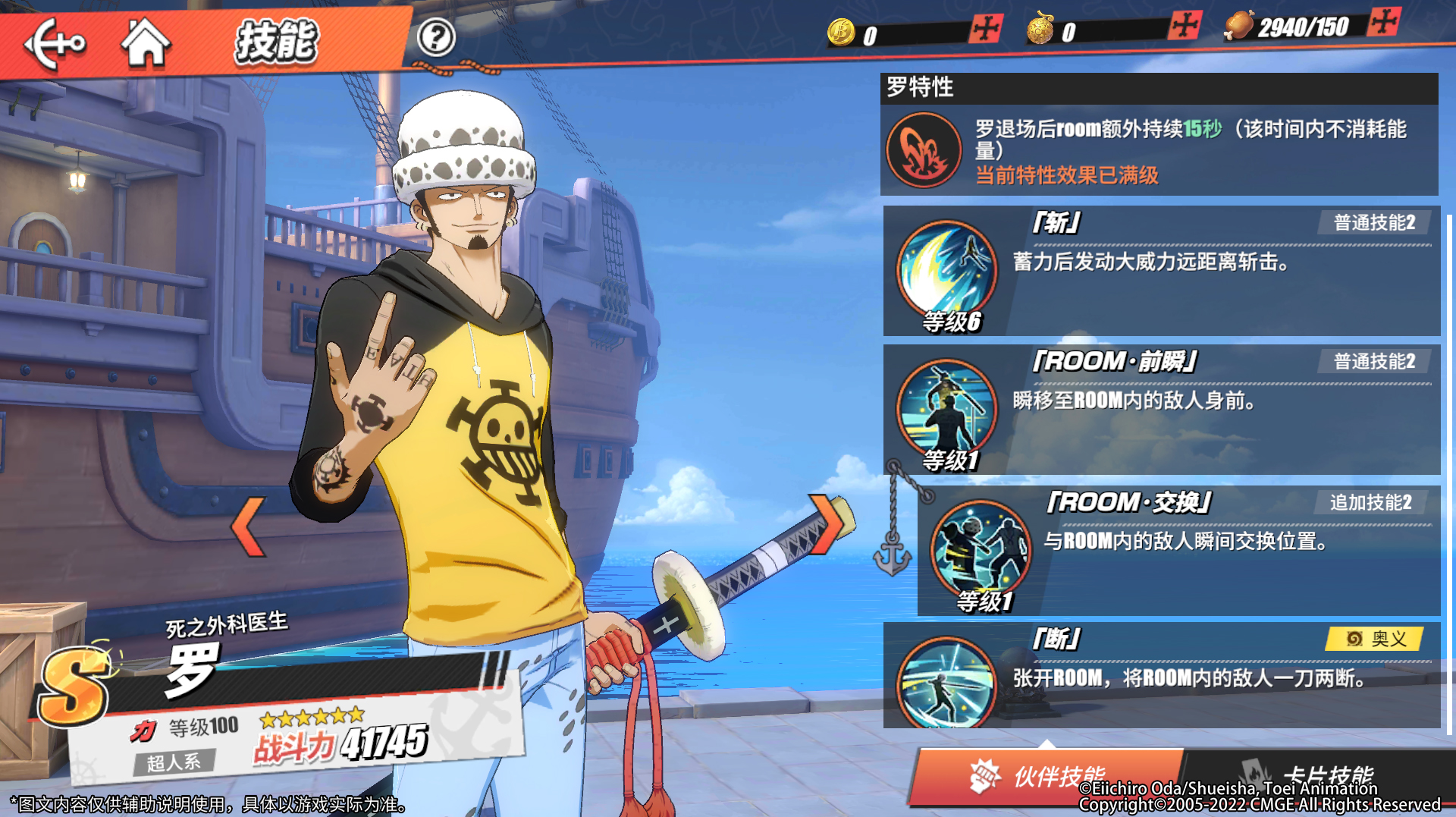Select the 「斩」 skill row

(x=1160, y=271)
